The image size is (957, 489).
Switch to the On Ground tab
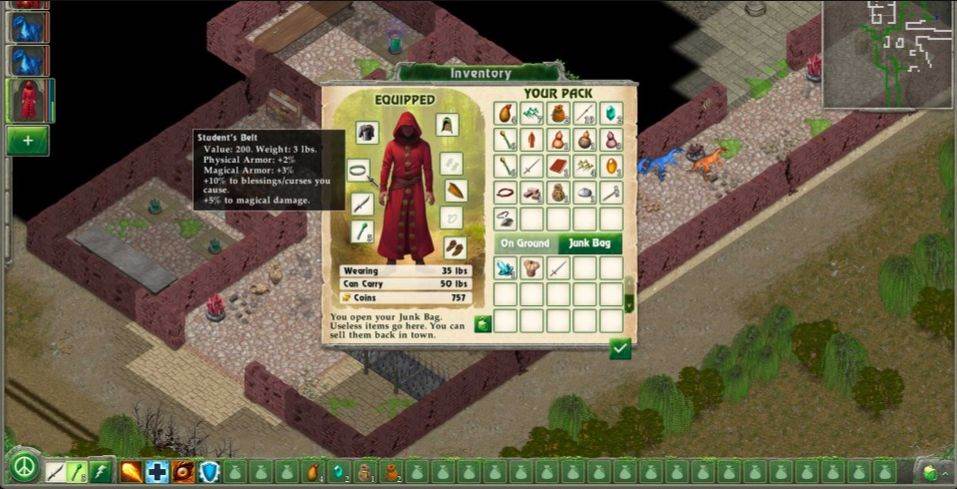[x=524, y=243]
